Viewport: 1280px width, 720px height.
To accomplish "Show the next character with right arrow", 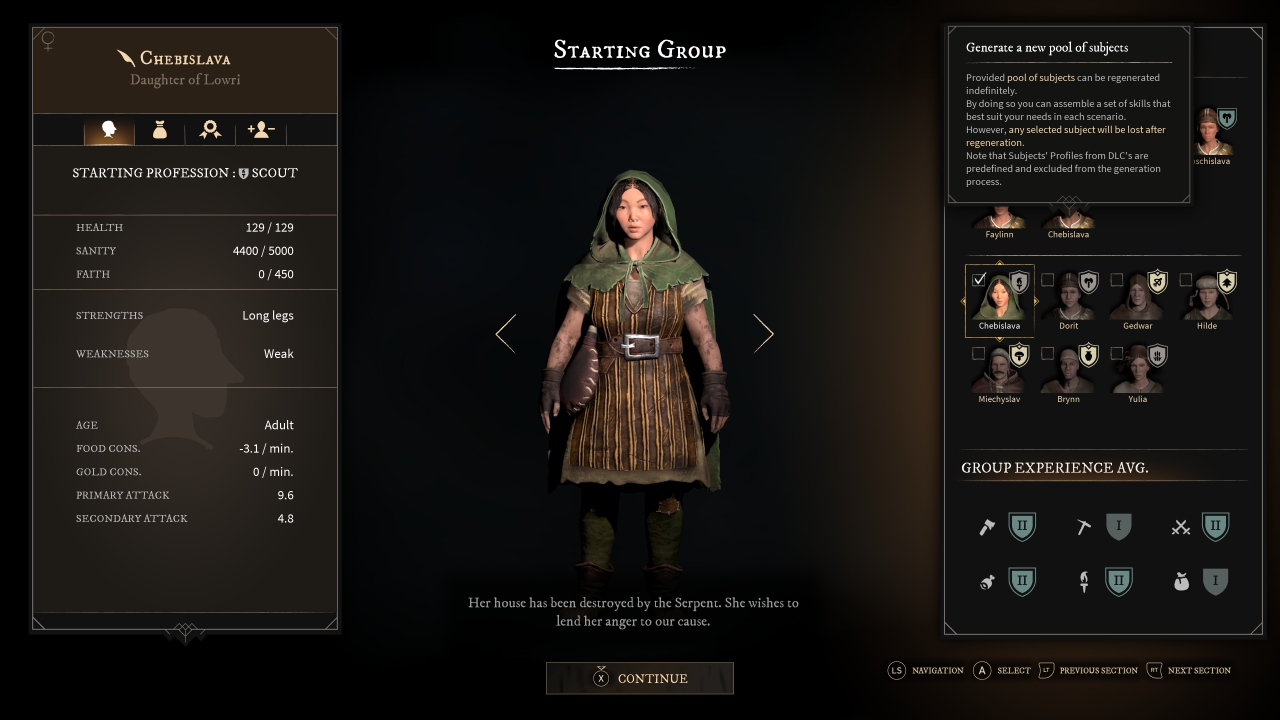I will point(763,334).
